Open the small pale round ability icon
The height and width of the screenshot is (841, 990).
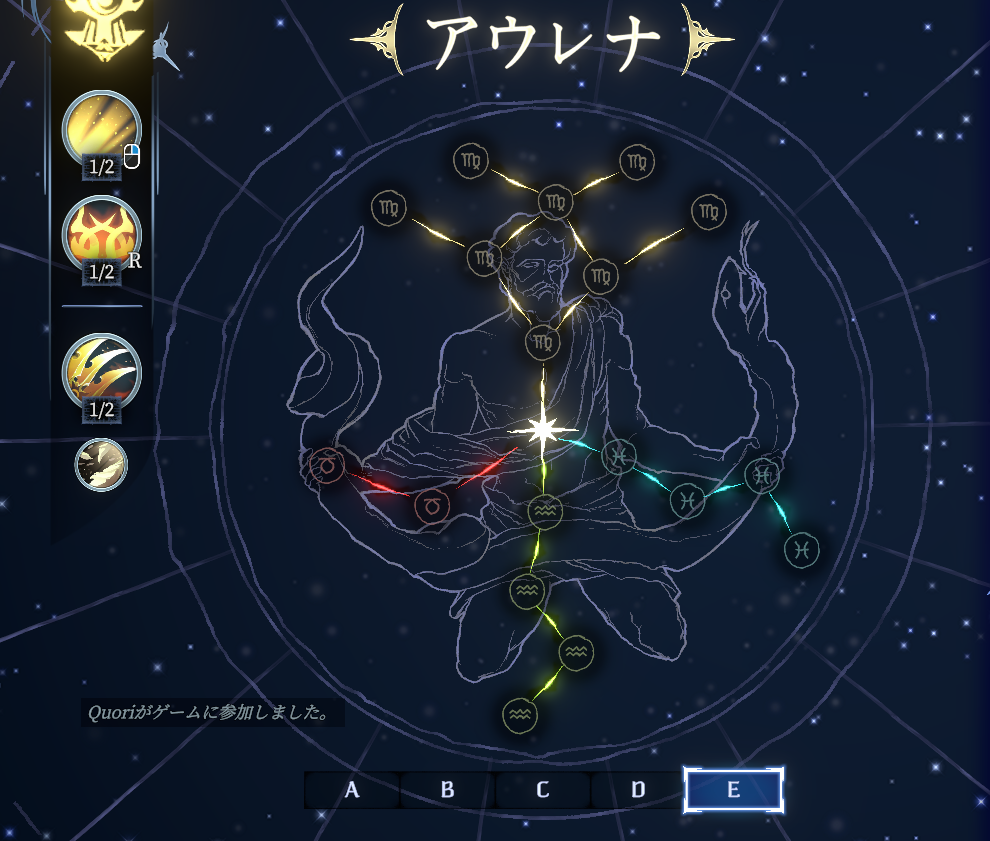(x=101, y=465)
